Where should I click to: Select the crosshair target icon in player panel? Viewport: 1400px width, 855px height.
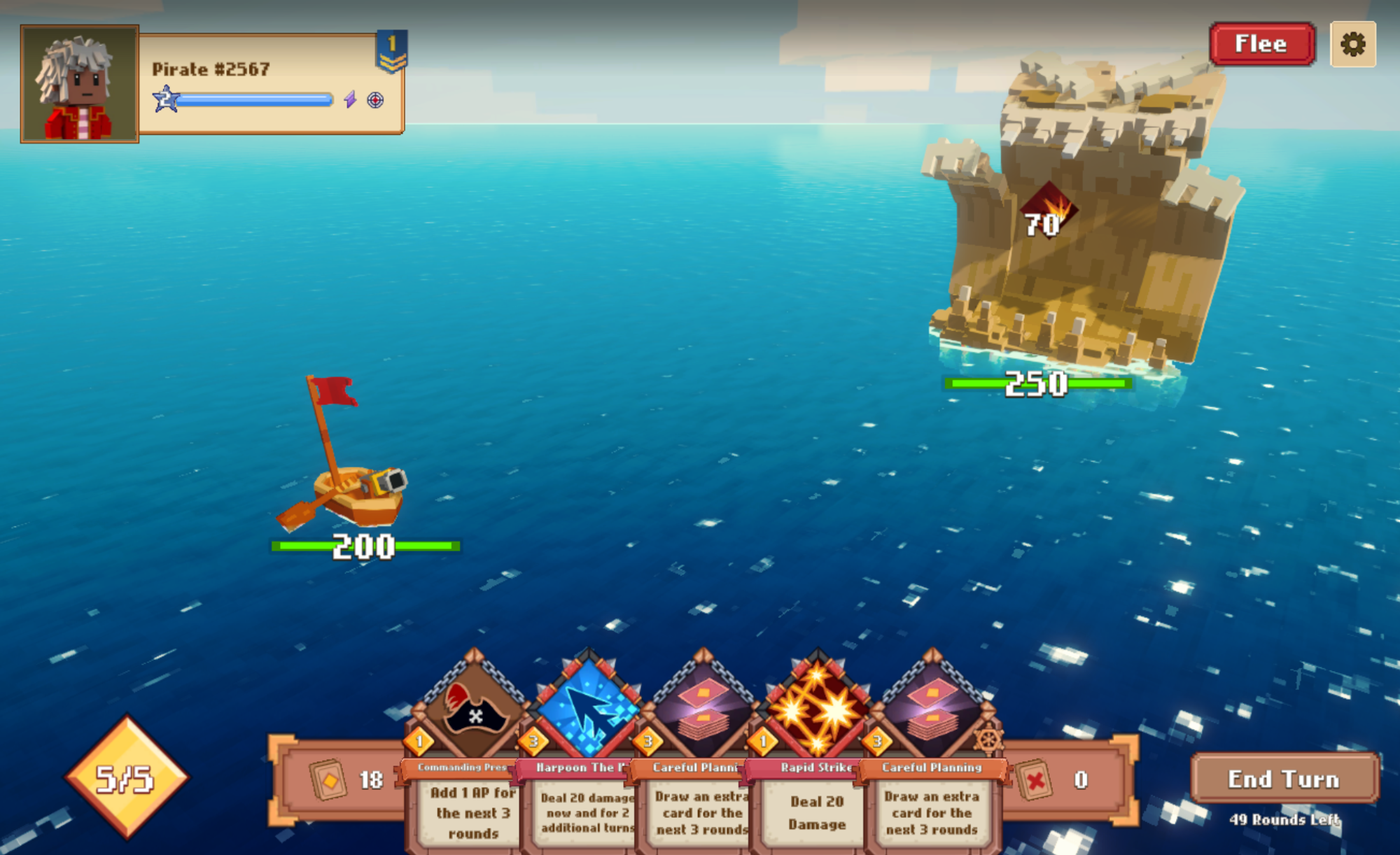tap(375, 100)
